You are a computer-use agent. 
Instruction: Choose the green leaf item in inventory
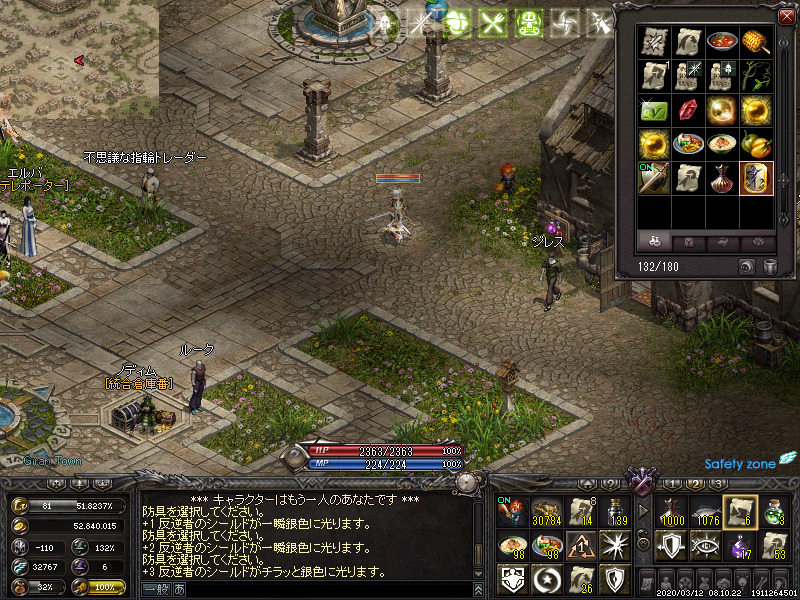654,109
